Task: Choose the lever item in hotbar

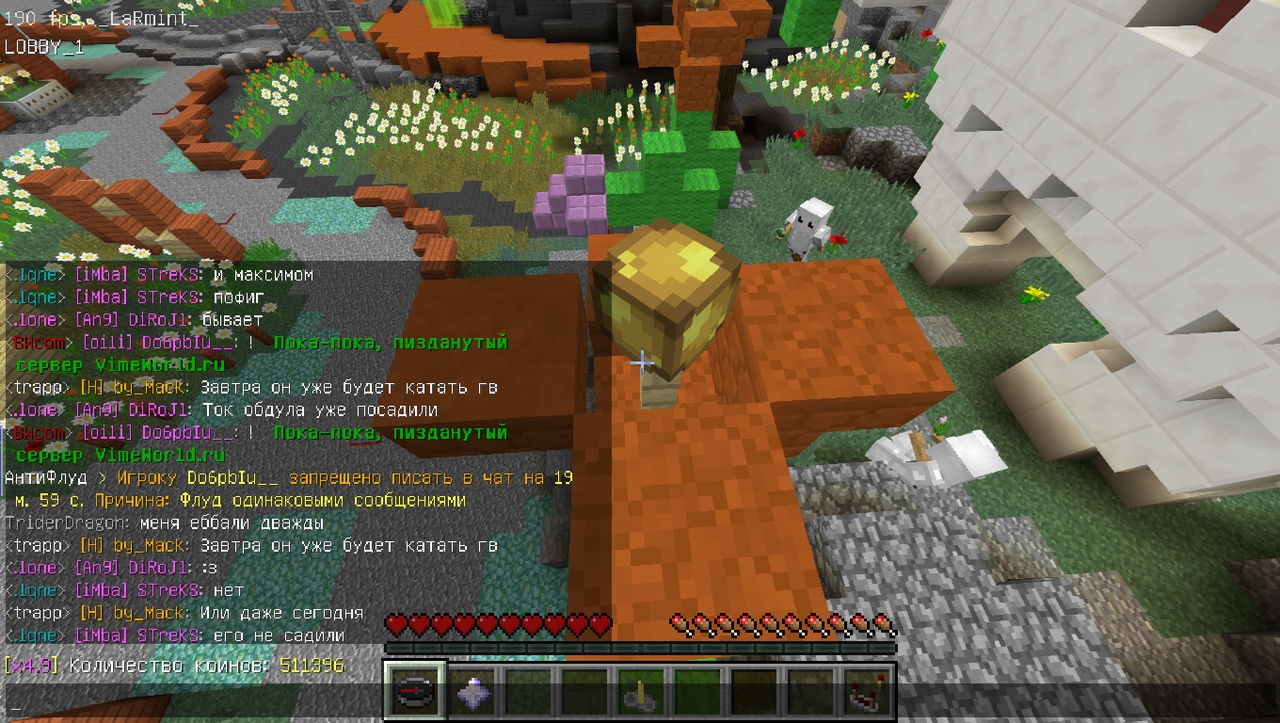Action: point(639,691)
